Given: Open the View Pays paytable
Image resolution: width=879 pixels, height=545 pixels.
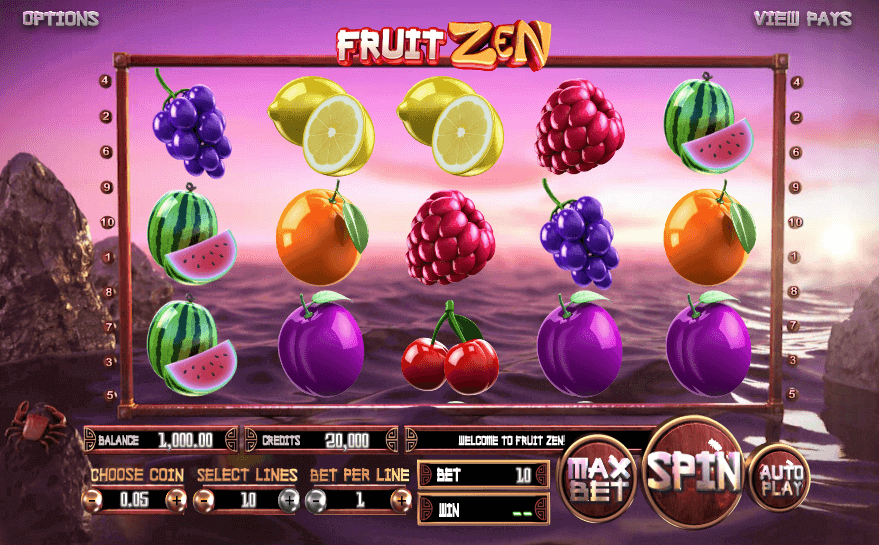Looking at the screenshot, I should pyautogui.click(x=802, y=19).
